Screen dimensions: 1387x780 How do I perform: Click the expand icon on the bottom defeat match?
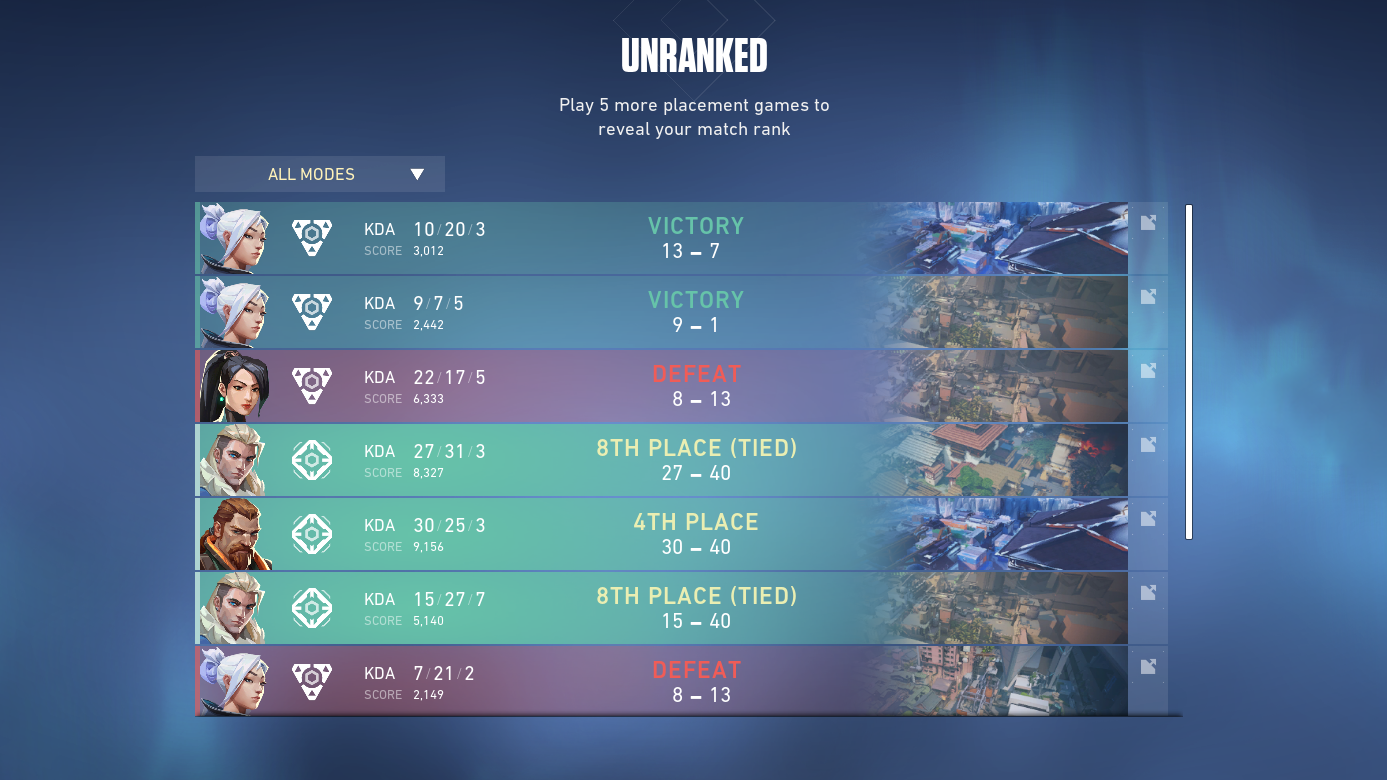[1148, 666]
